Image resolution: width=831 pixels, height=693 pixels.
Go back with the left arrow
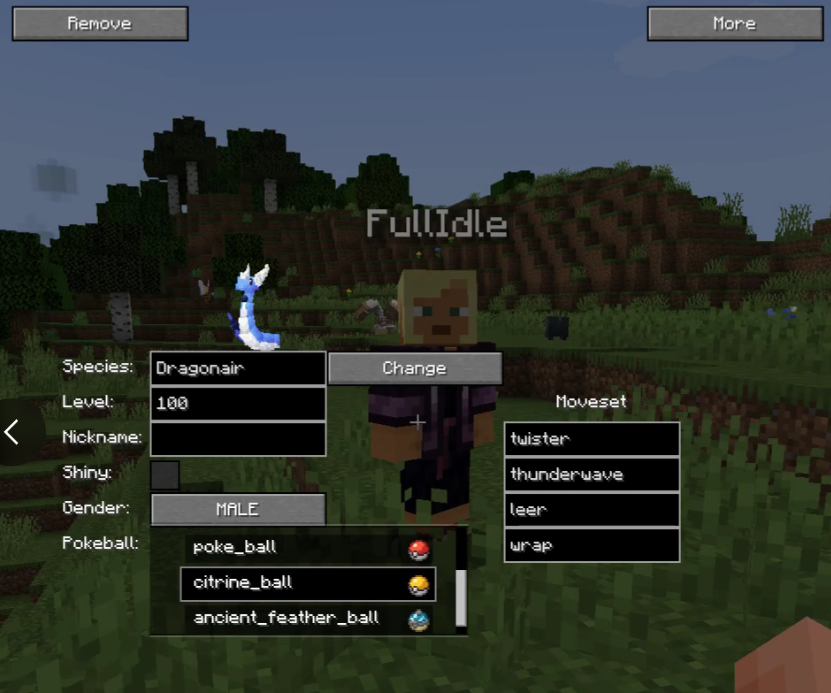coord(12,432)
